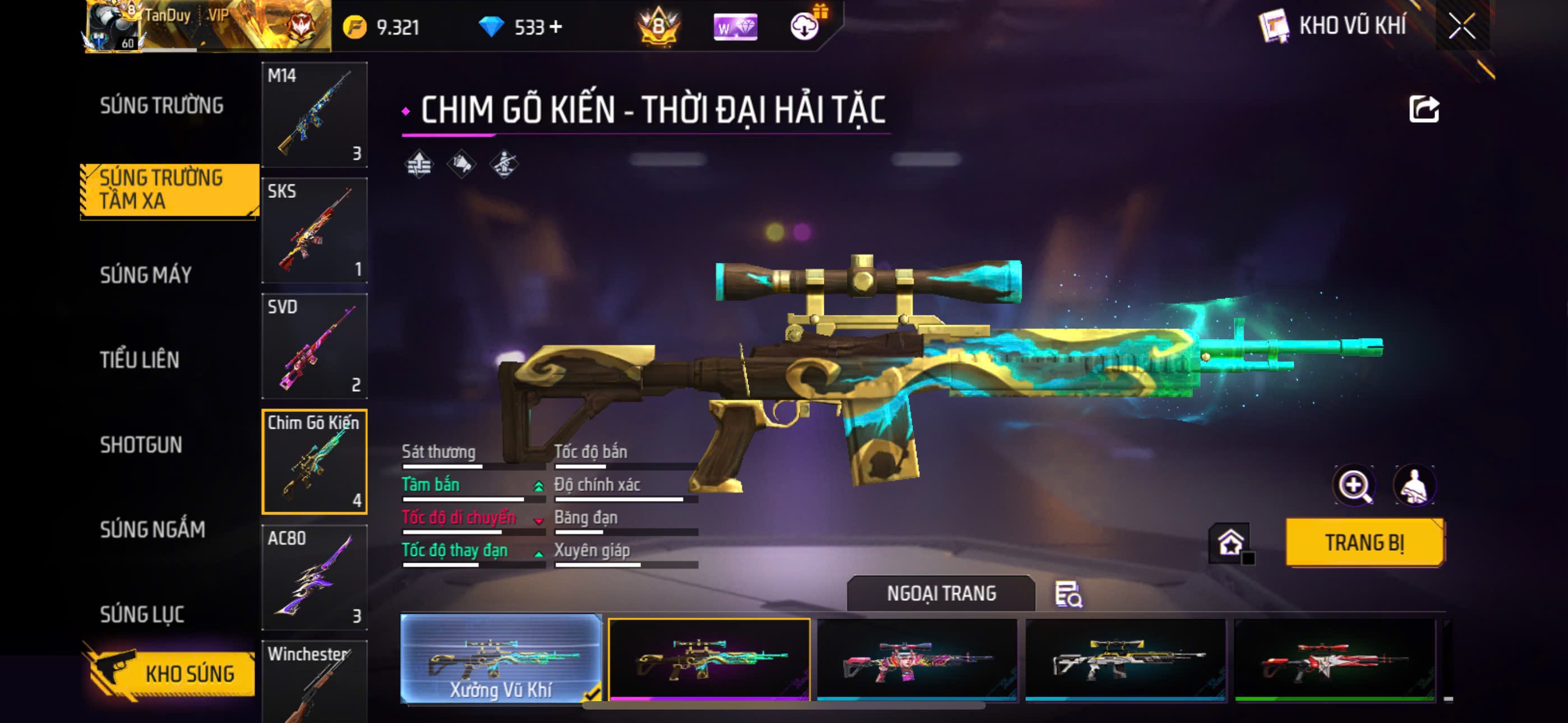The width and height of the screenshot is (1568, 723).
Task: Select the Winchester weapon tile
Action: pos(314,682)
